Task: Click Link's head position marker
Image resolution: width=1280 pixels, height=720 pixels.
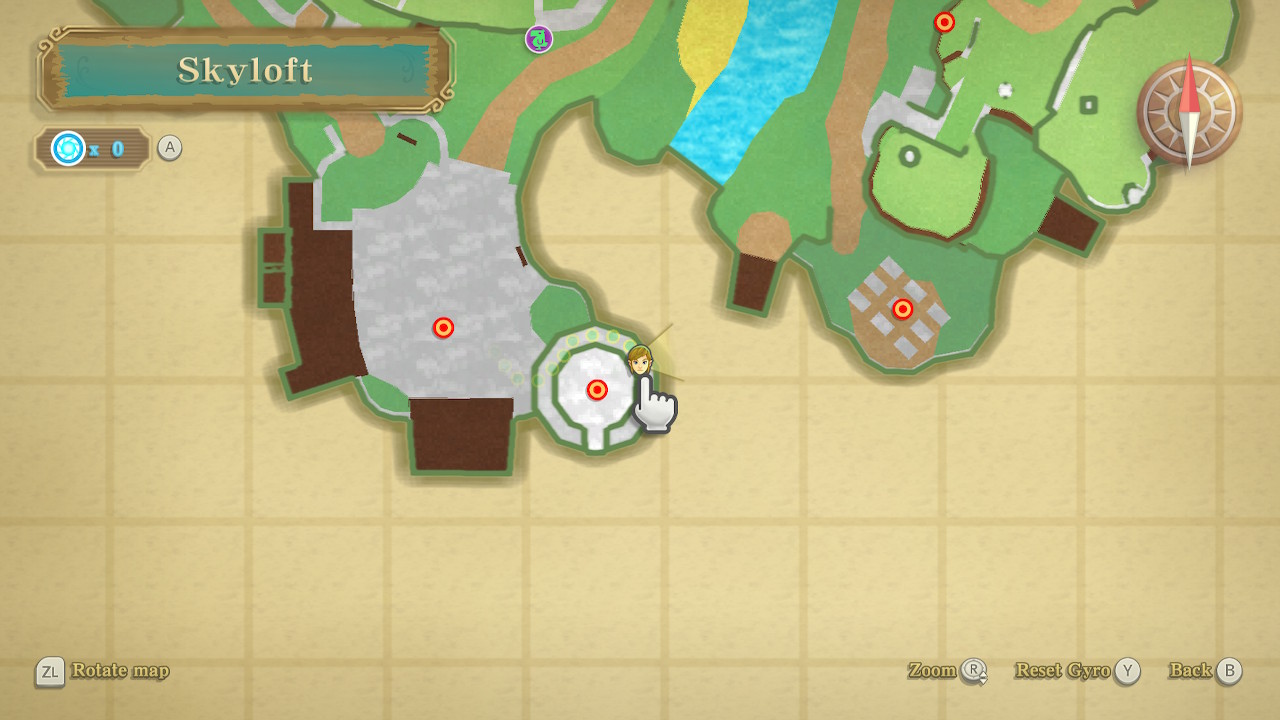Action: pos(640,358)
